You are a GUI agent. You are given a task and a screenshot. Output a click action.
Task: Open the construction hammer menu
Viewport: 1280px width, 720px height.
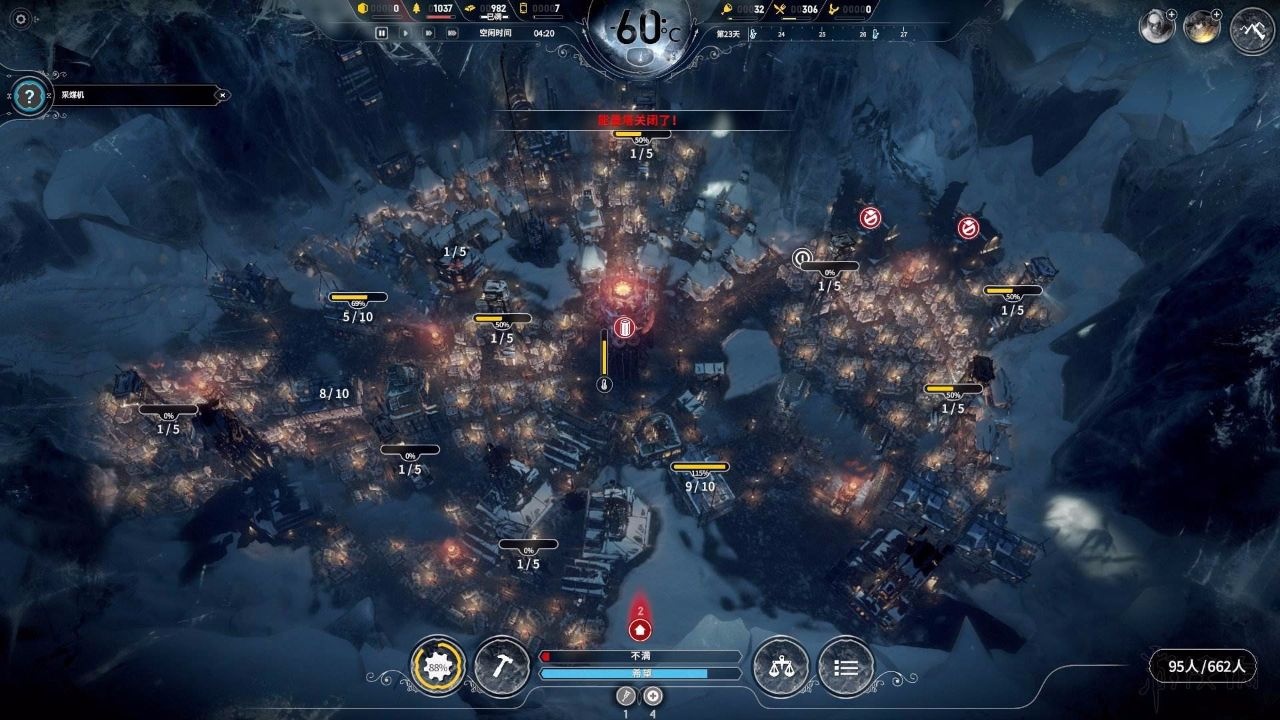click(502, 666)
